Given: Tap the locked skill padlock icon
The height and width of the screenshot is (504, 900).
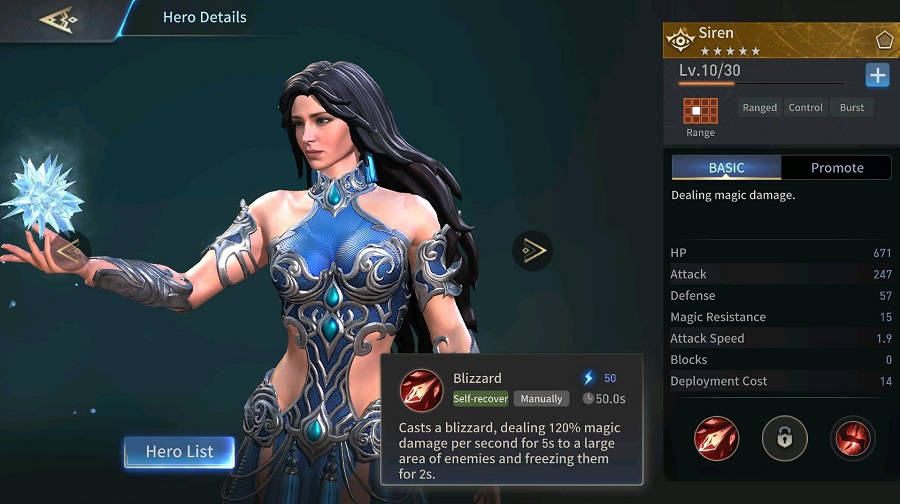Looking at the screenshot, I should (x=784, y=437).
